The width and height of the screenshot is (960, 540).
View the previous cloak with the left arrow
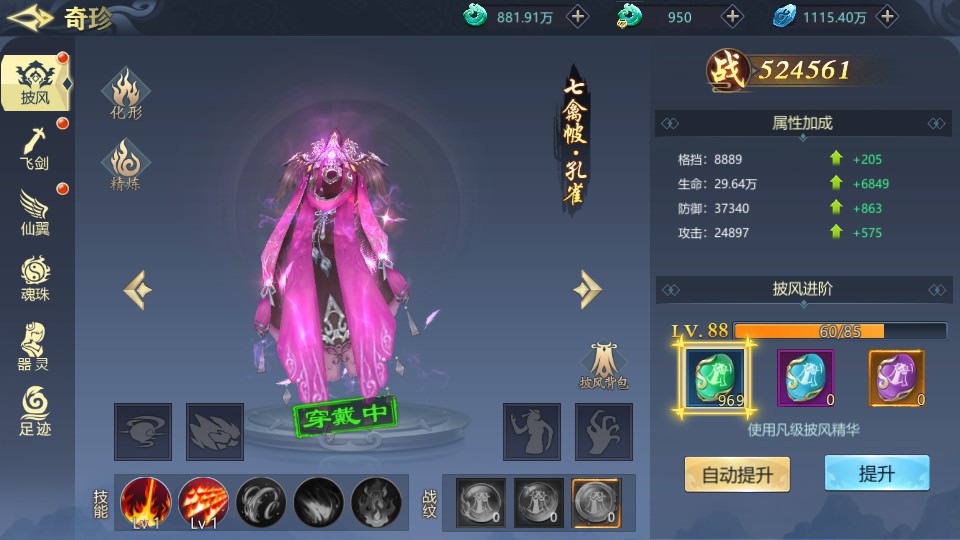click(138, 290)
